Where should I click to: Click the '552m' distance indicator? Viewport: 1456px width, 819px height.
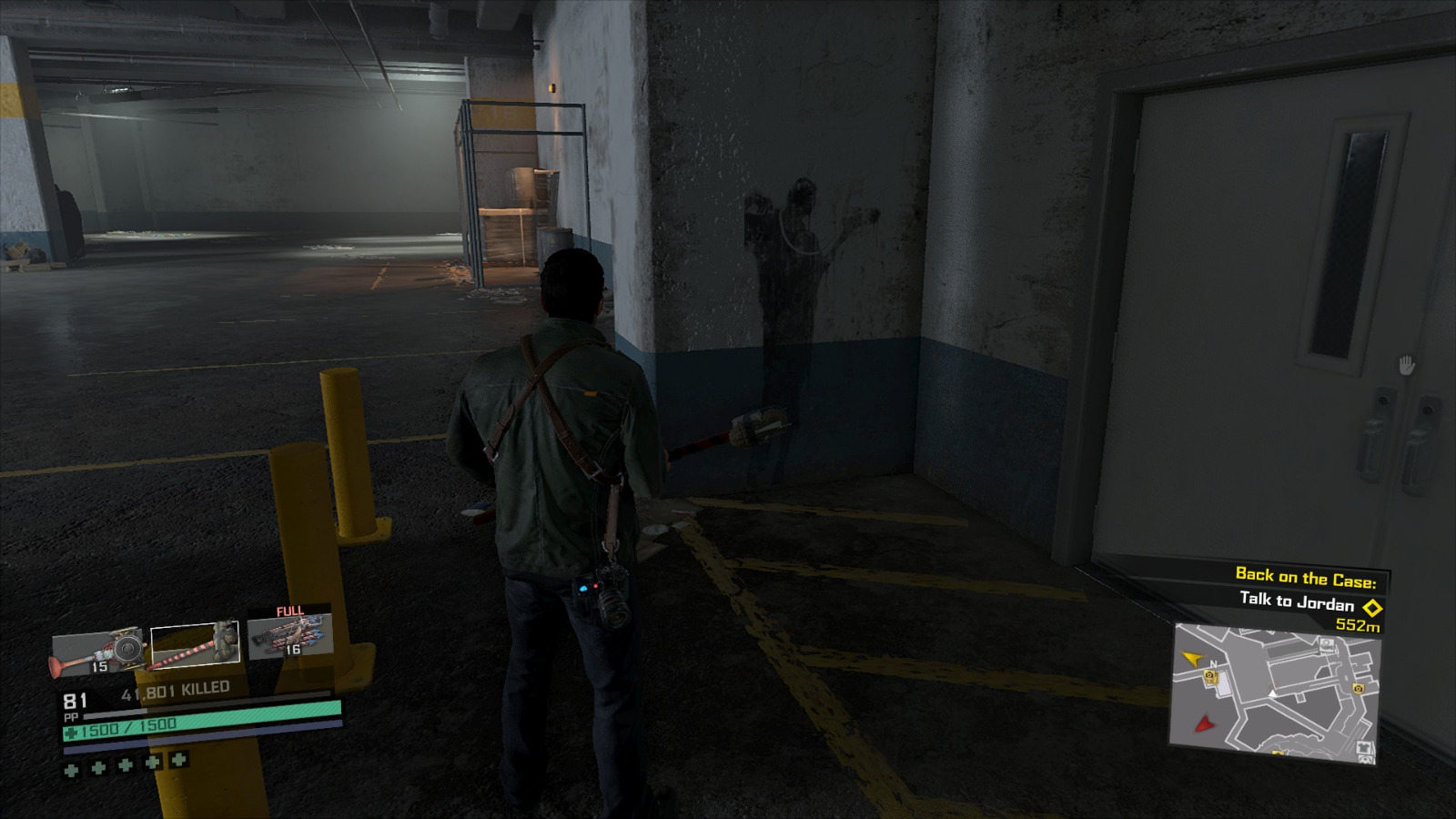(1358, 625)
